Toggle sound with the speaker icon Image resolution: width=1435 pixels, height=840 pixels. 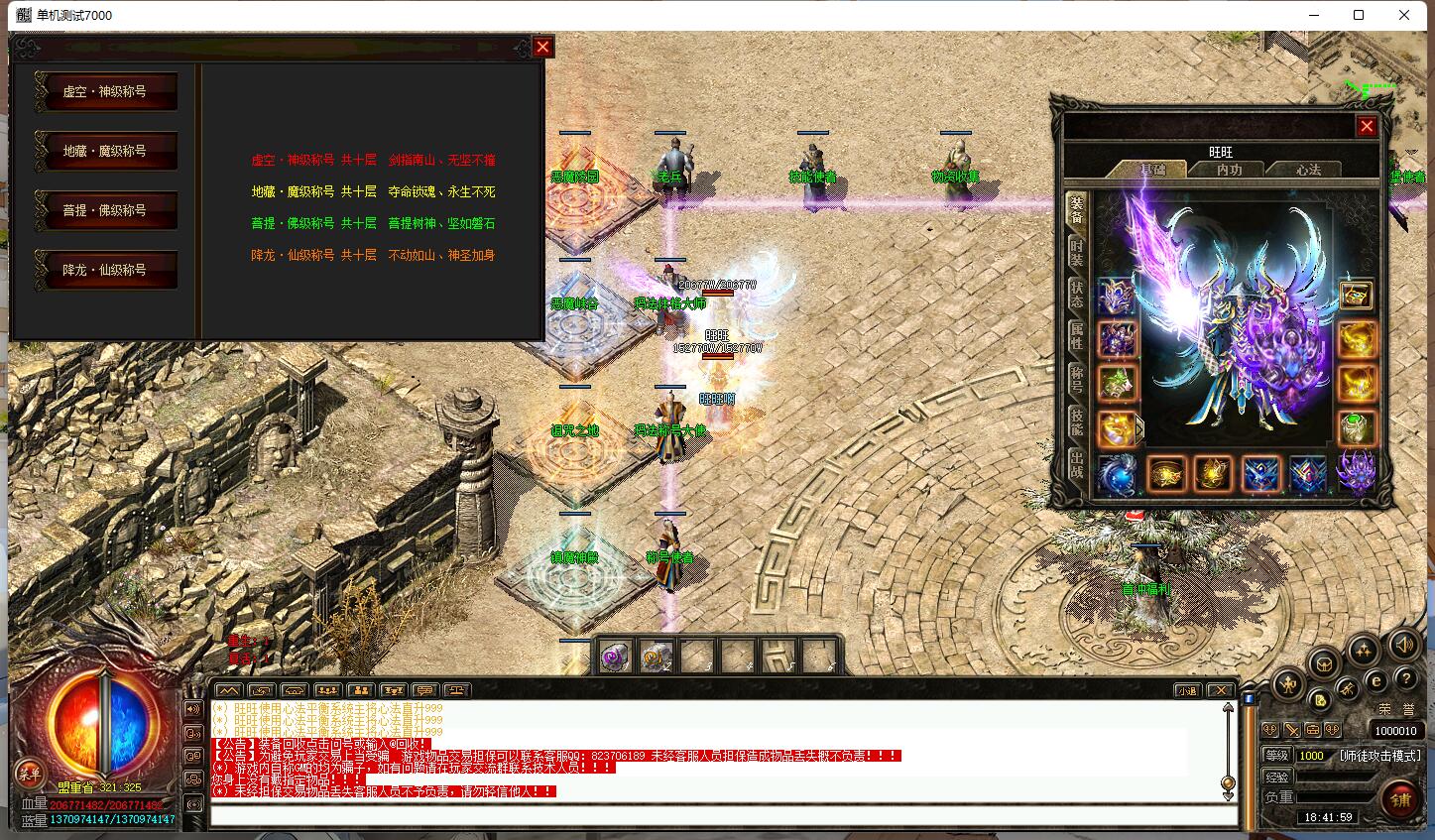click(1403, 646)
